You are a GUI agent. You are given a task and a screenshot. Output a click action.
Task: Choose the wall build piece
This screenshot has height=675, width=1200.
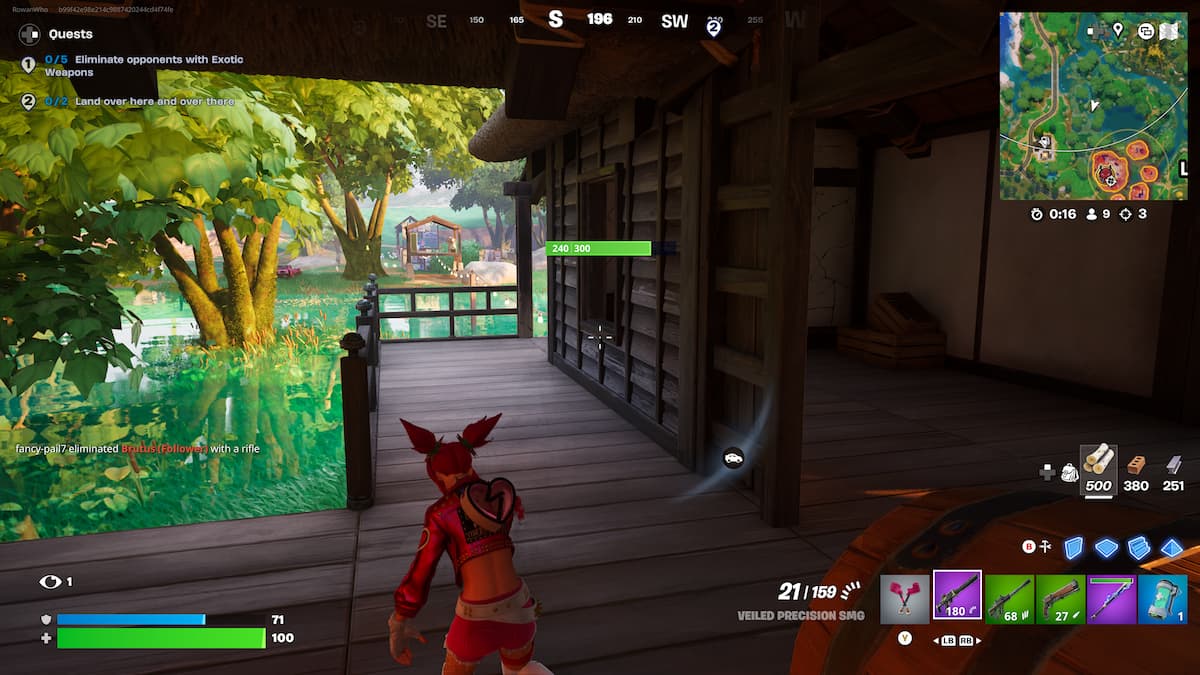1074,547
